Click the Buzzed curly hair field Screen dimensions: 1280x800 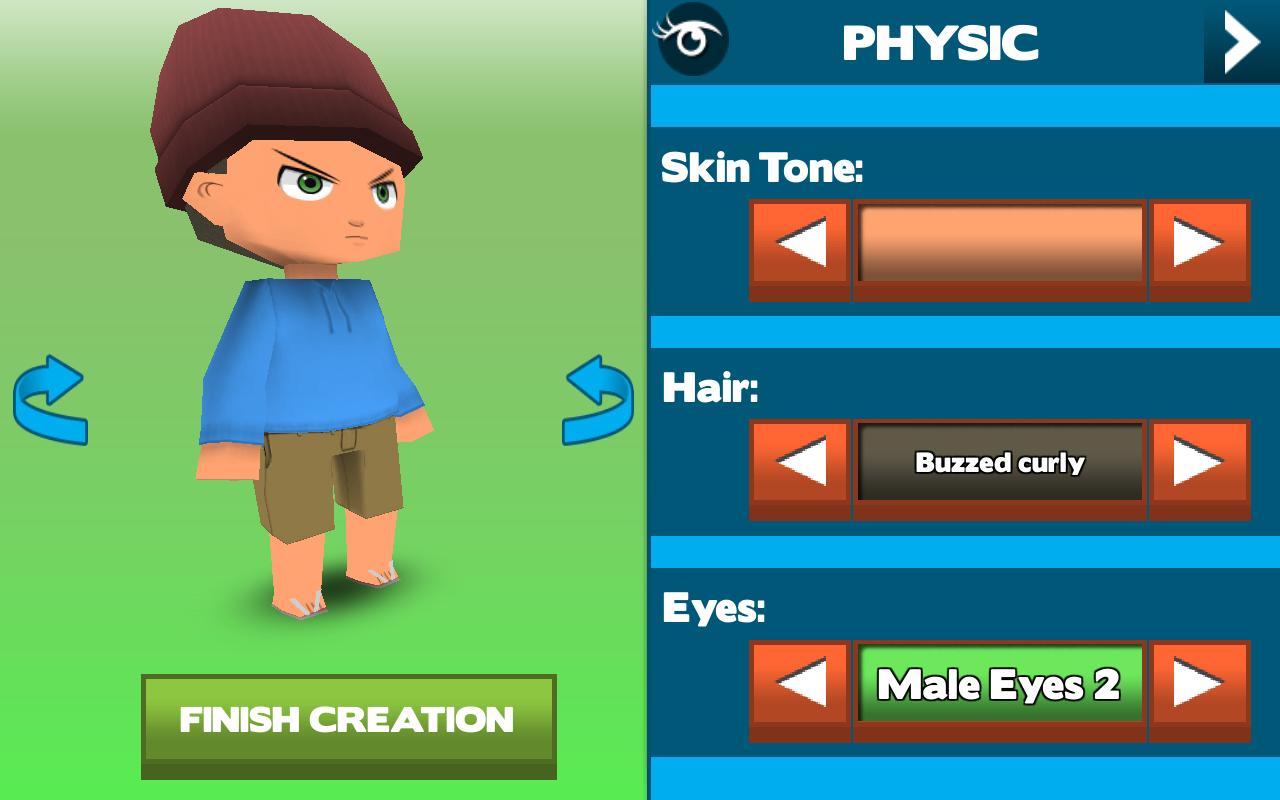tap(1000, 463)
